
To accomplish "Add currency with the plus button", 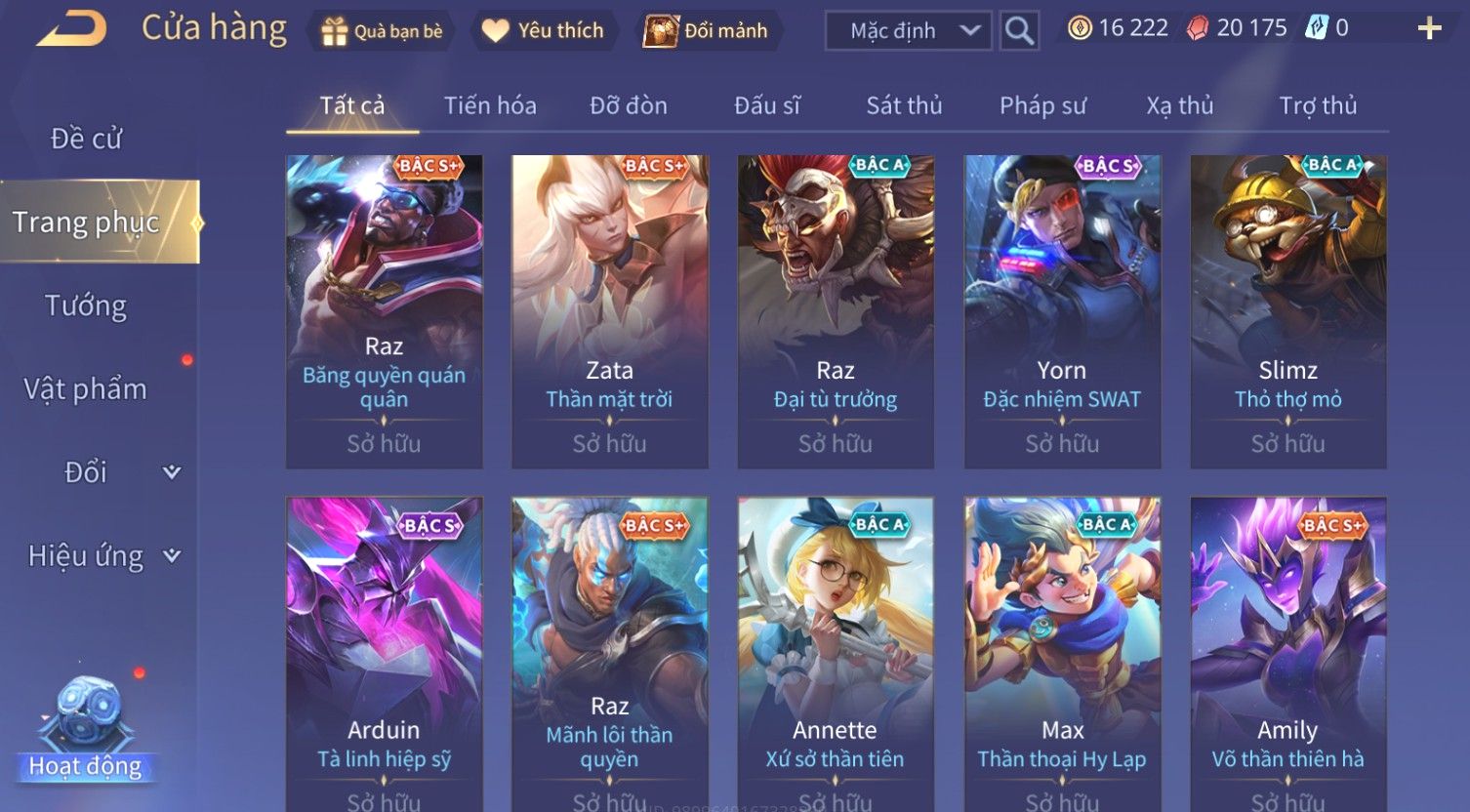I will [x=1429, y=29].
